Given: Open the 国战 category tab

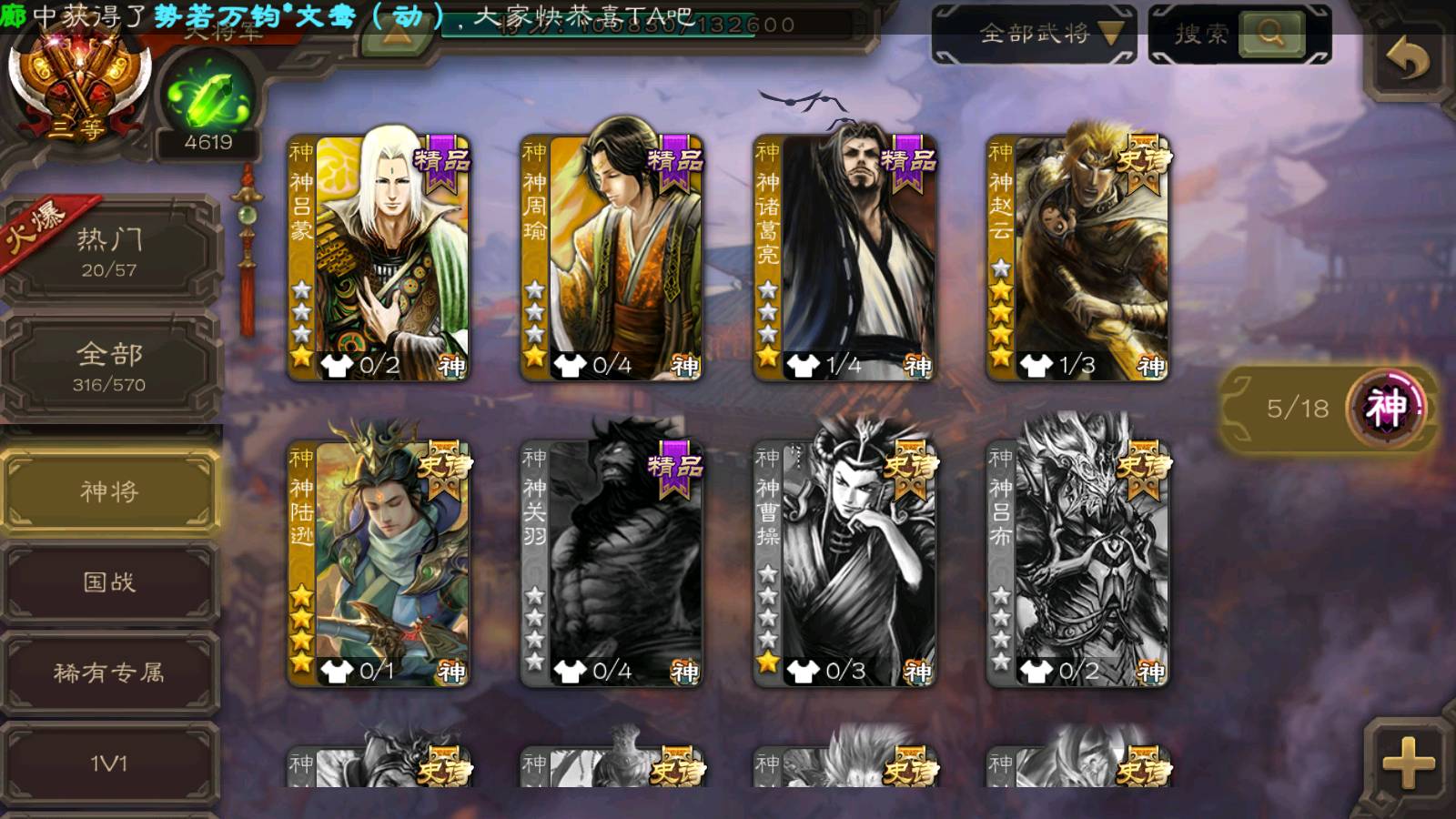Looking at the screenshot, I should (109, 582).
